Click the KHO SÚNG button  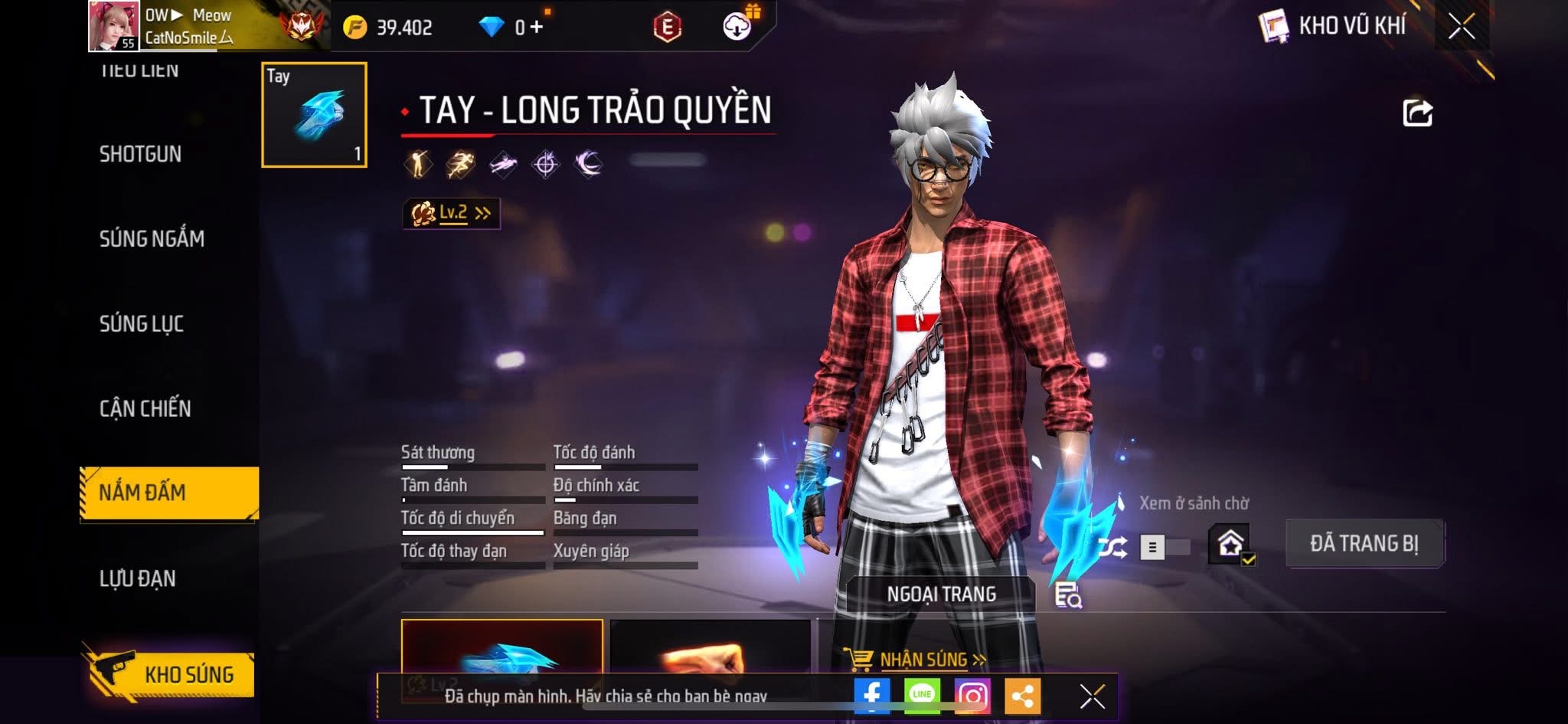pos(170,674)
